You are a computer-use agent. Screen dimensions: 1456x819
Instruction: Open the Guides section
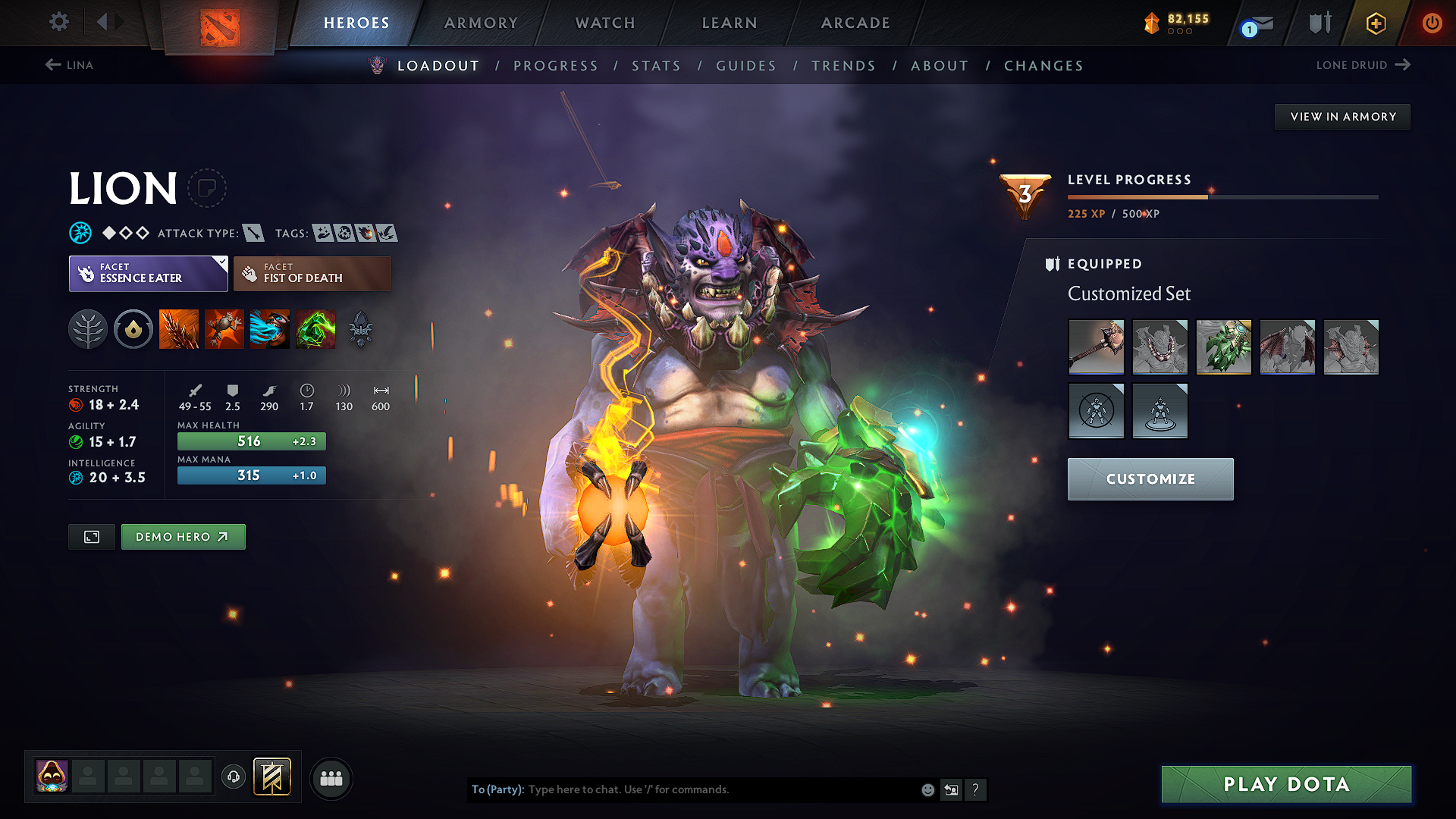point(746,66)
